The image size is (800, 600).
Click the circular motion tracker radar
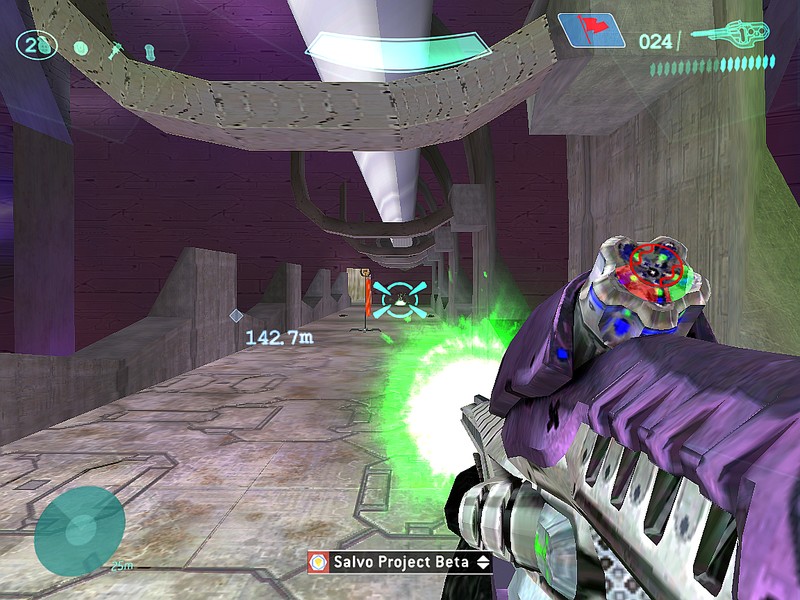pyautogui.click(x=79, y=531)
